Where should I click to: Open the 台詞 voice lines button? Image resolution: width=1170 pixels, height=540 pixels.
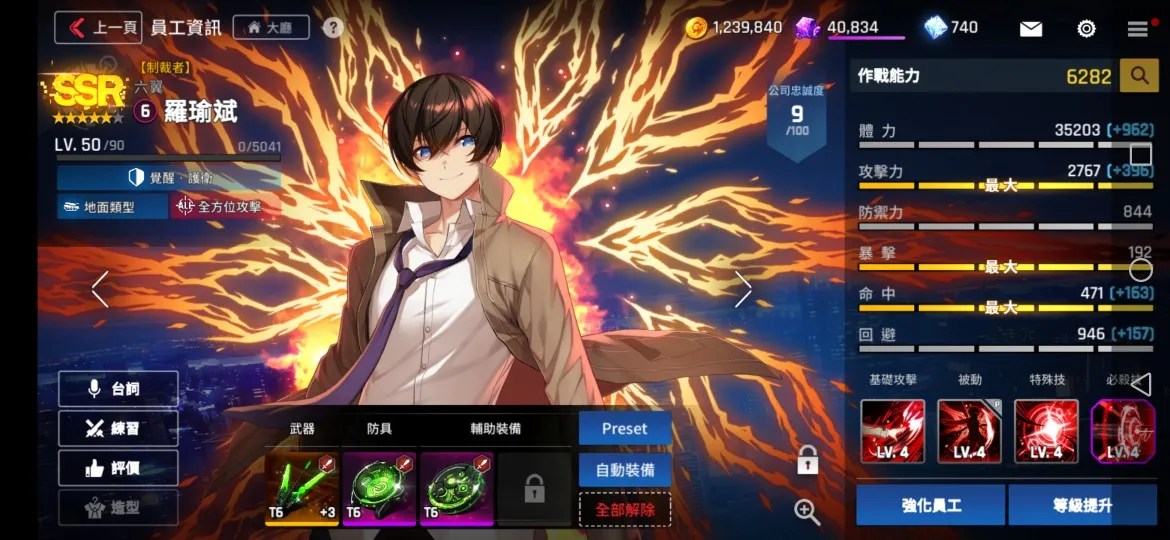(x=118, y=389)
